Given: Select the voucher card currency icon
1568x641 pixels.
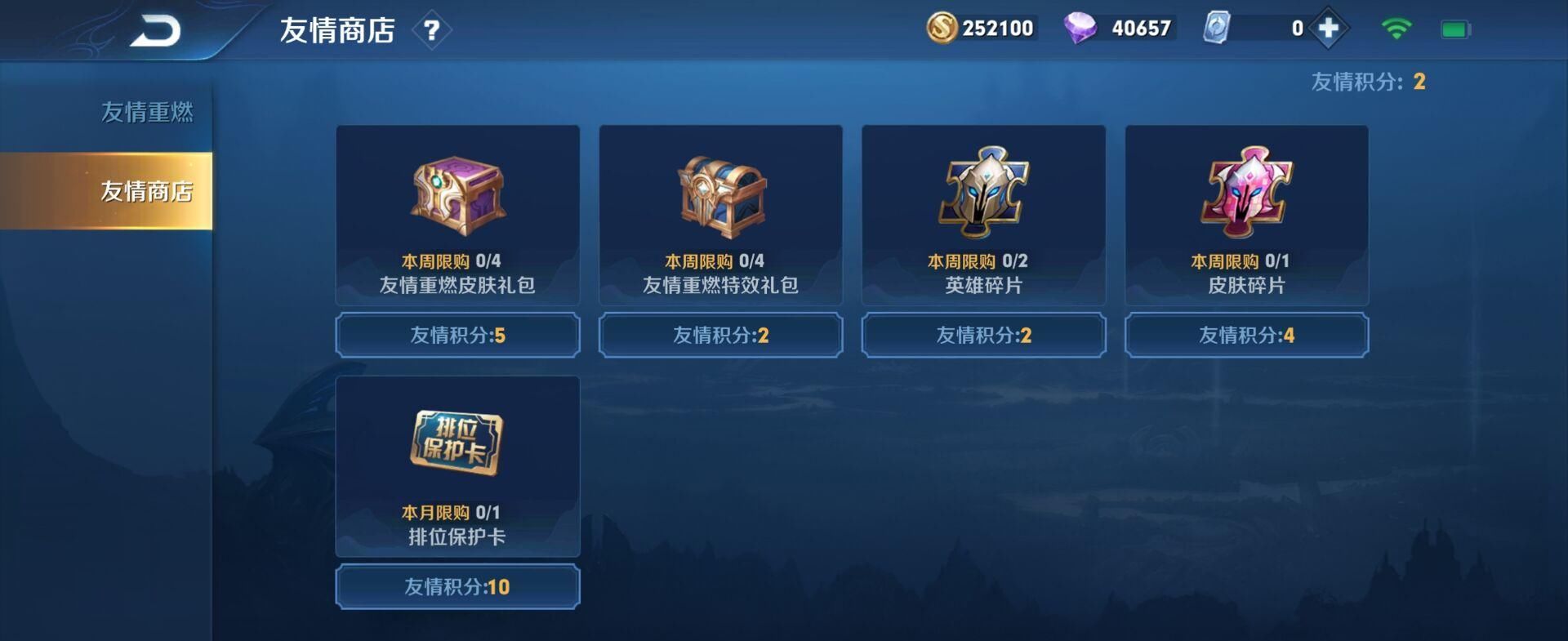Looking at the screenshot, I should (1214, 27).
